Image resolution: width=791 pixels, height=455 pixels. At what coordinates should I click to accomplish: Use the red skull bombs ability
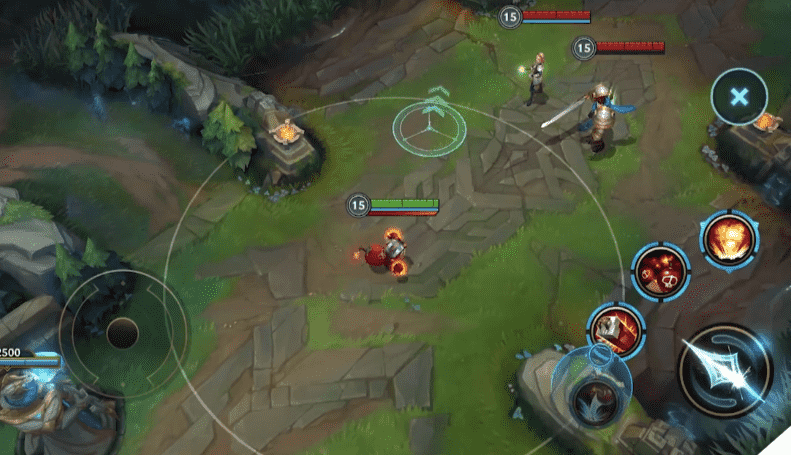661,271
